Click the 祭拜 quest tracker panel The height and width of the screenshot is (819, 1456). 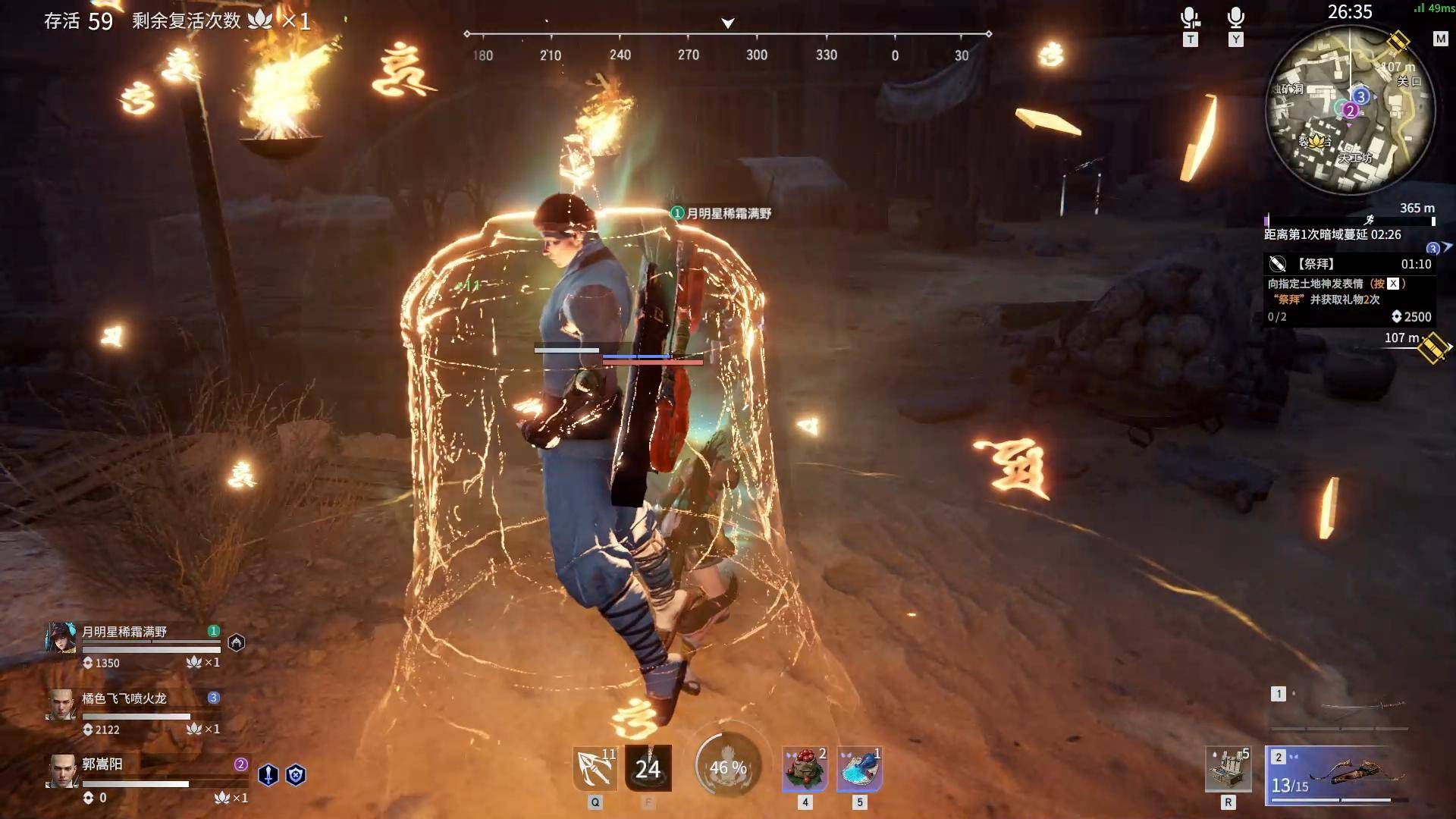click(x=1350, y=290)
